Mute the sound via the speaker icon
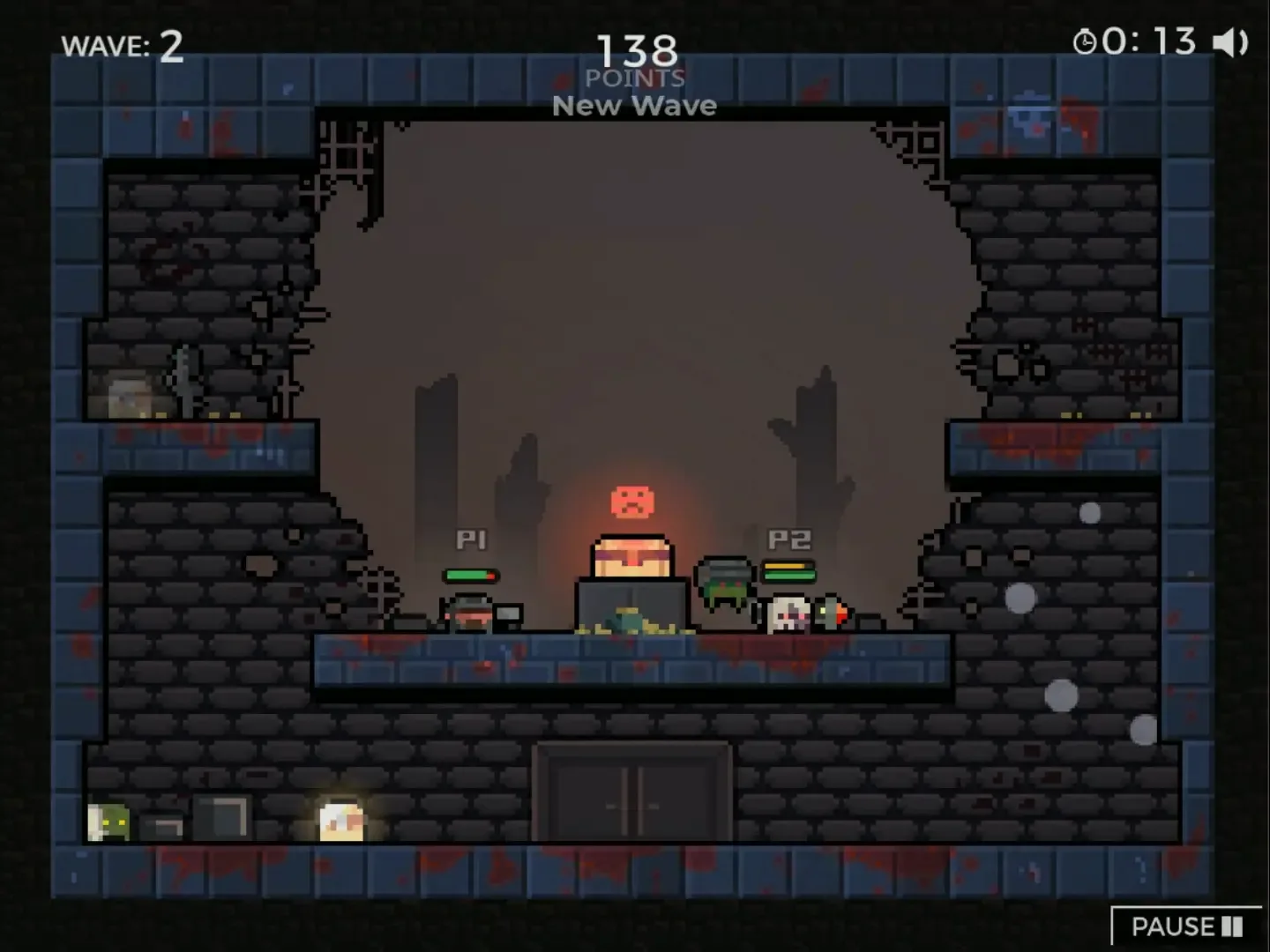This screenshot has height=952, width=1270. (x=1230, y=41)
